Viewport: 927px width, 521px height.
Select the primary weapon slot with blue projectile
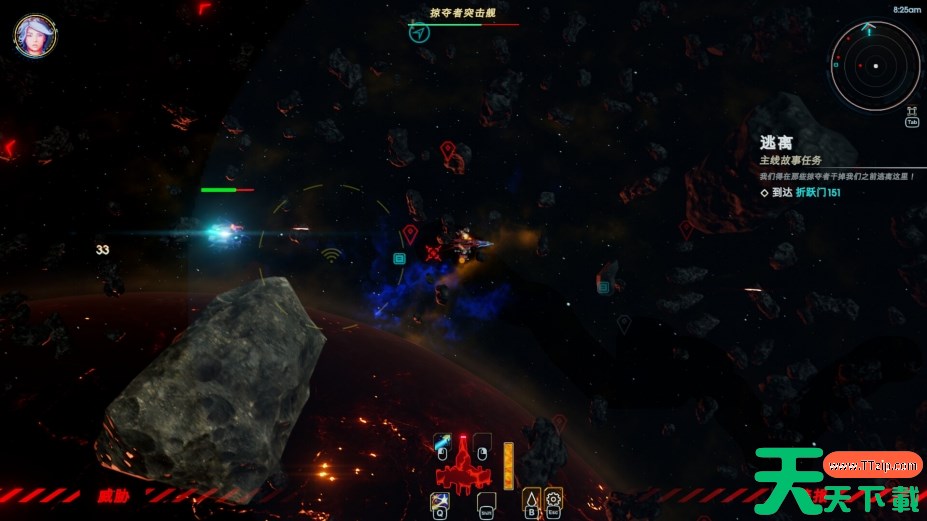tap(442, 443)
